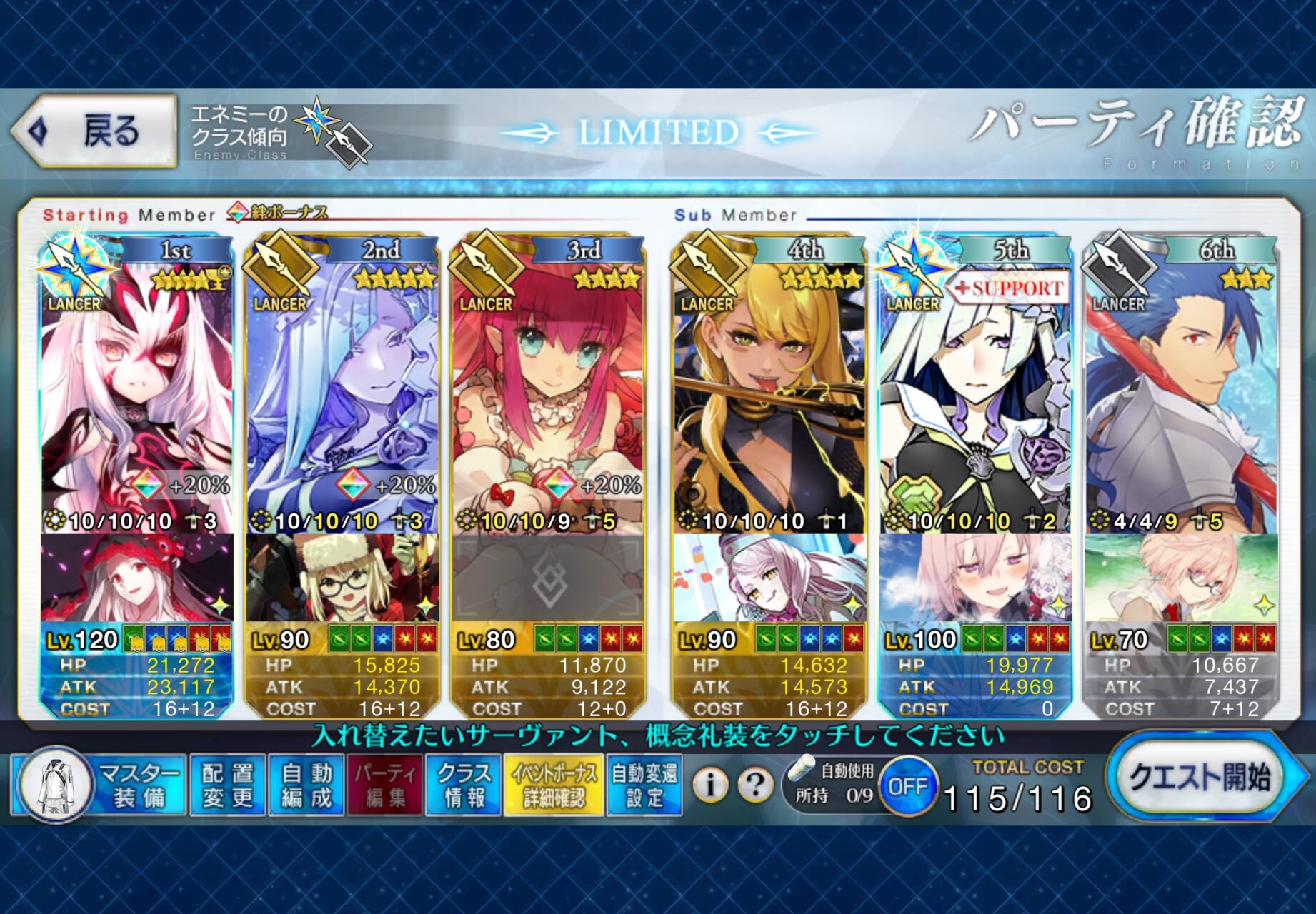The width and height of the screenshot is (1316, 914).
Task: Select the 5th slot support Lancer
Action: point(975,386)
